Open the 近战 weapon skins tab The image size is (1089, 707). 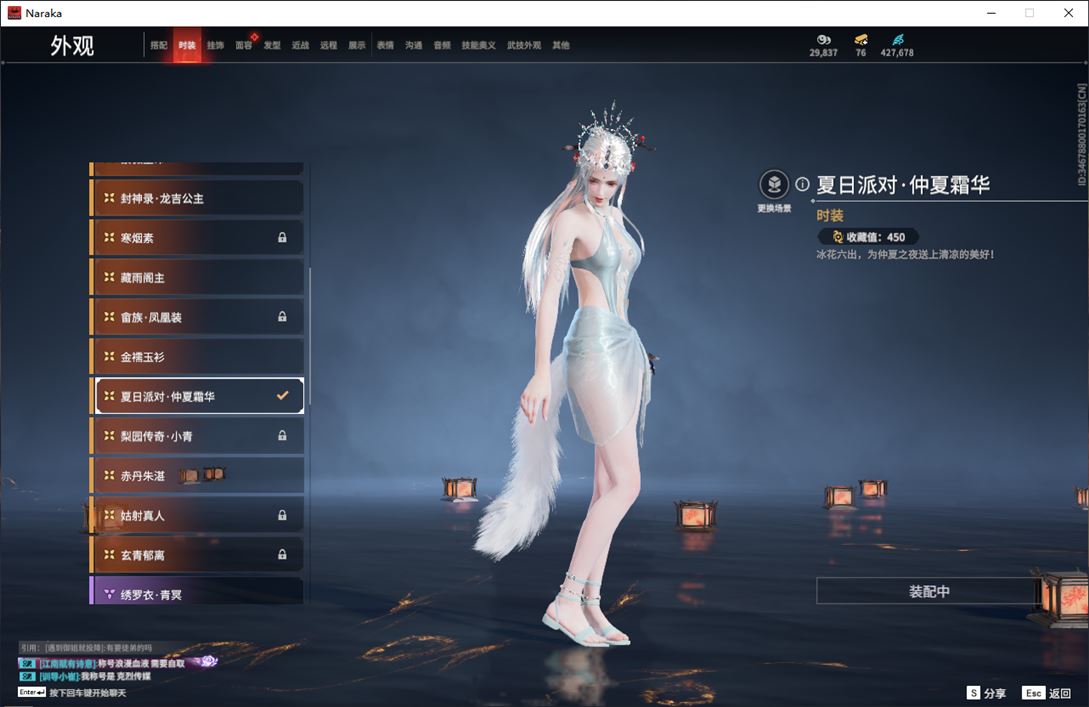[x=300, y=46]
